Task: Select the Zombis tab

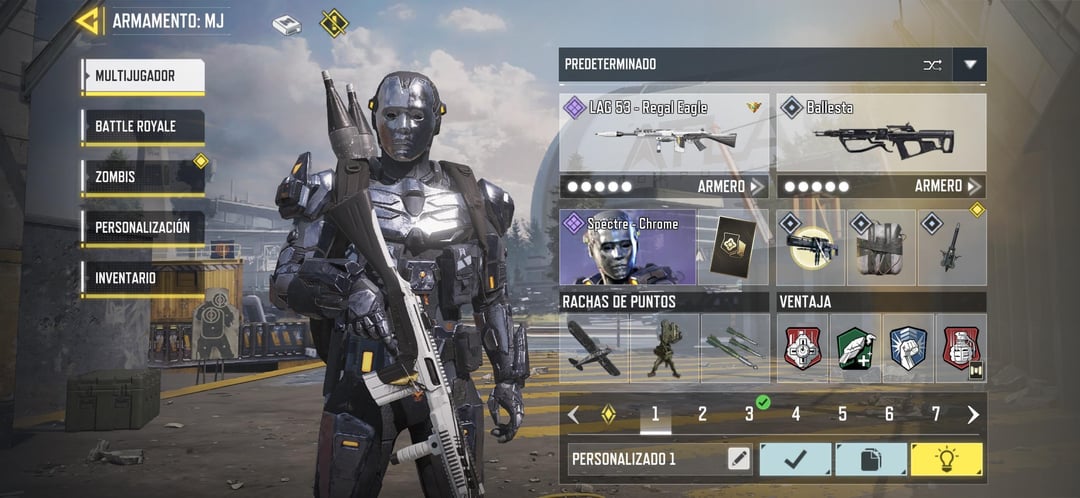Action: tap(143, 177)
